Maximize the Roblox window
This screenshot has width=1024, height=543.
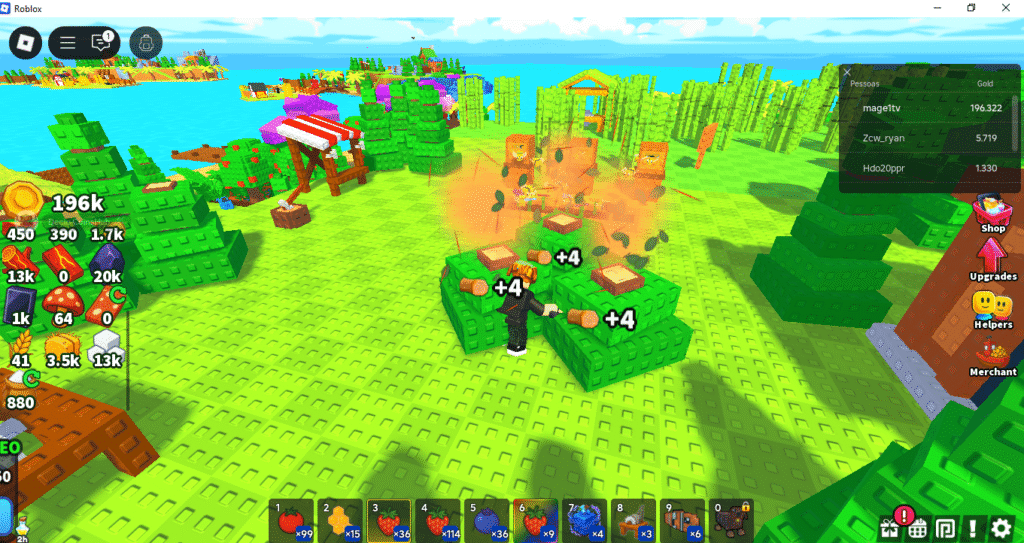pos(971,8)
